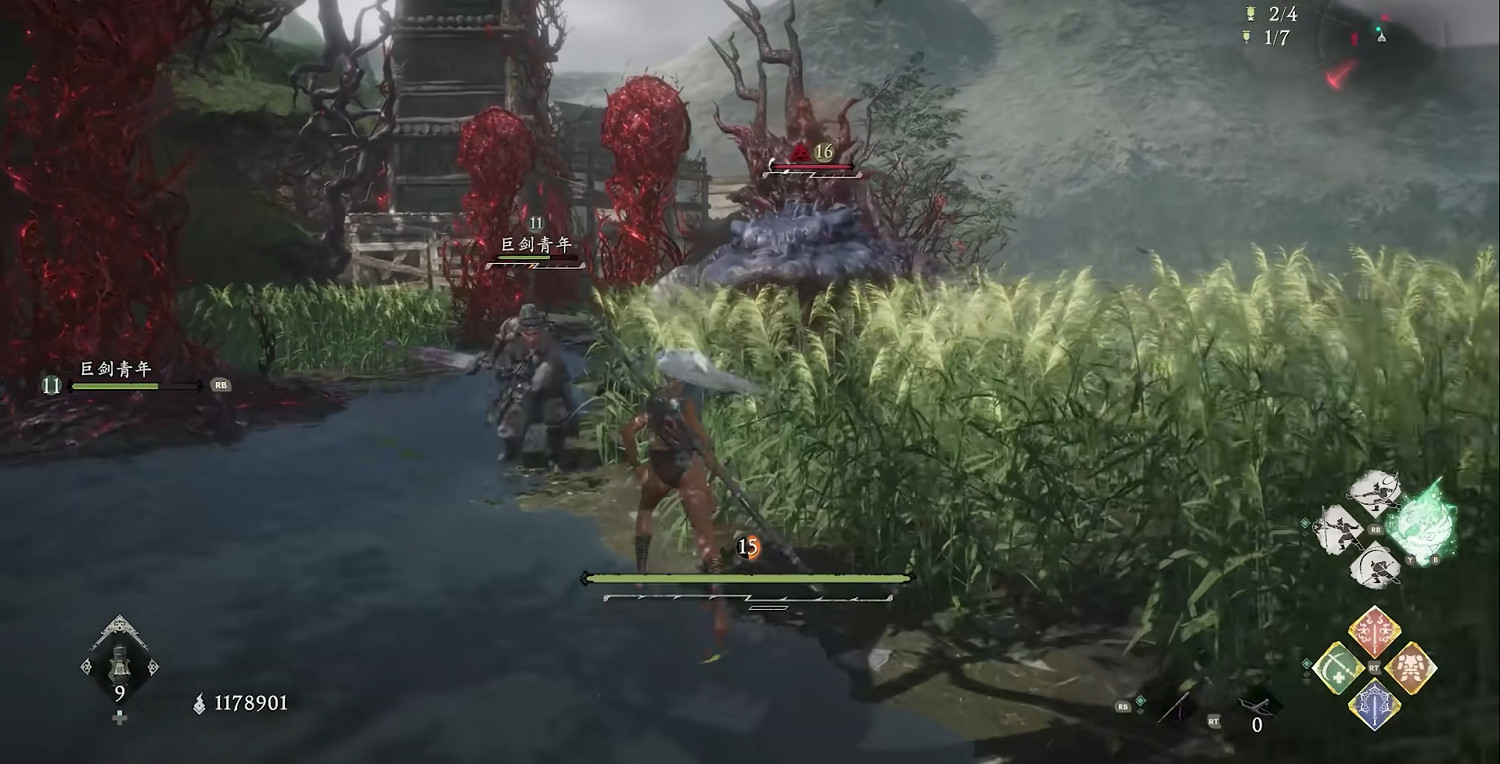Select the top spear-stance skill icon
This screenshot has height=764, width=1500.
[1373, 491]
